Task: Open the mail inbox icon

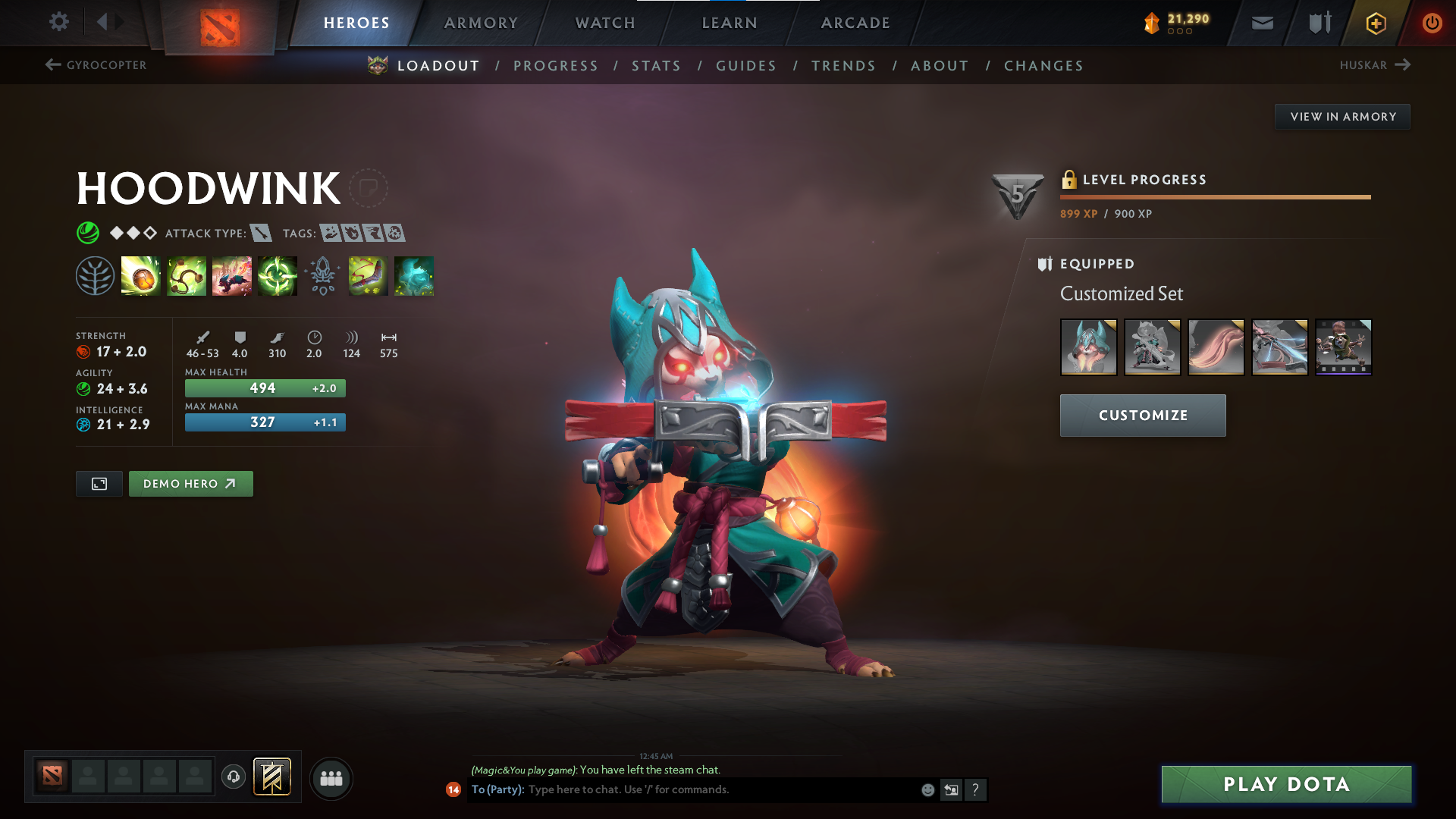Action: 1261,23
